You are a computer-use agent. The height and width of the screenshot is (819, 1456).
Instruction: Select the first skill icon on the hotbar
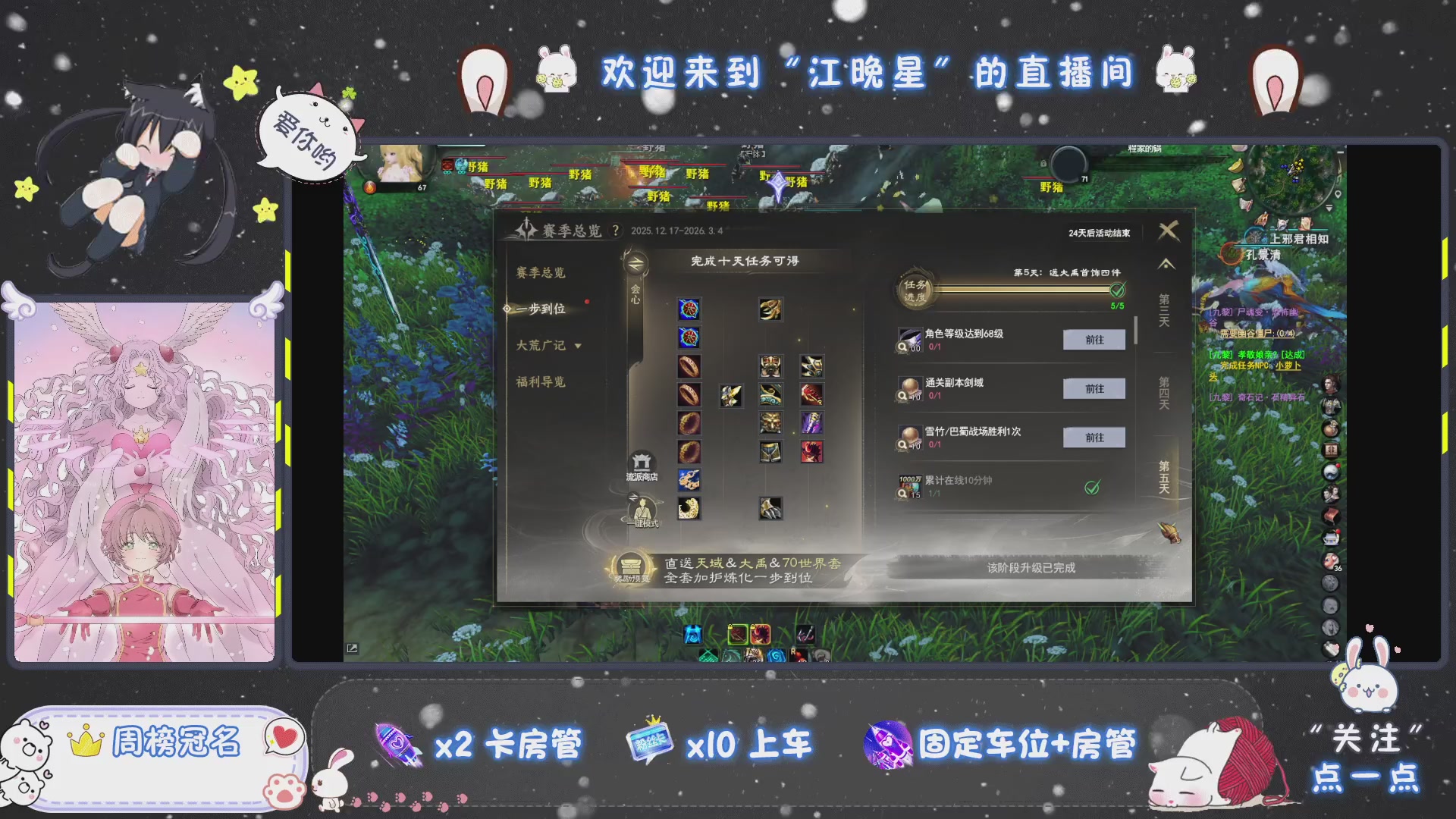(x=692, y=635)
